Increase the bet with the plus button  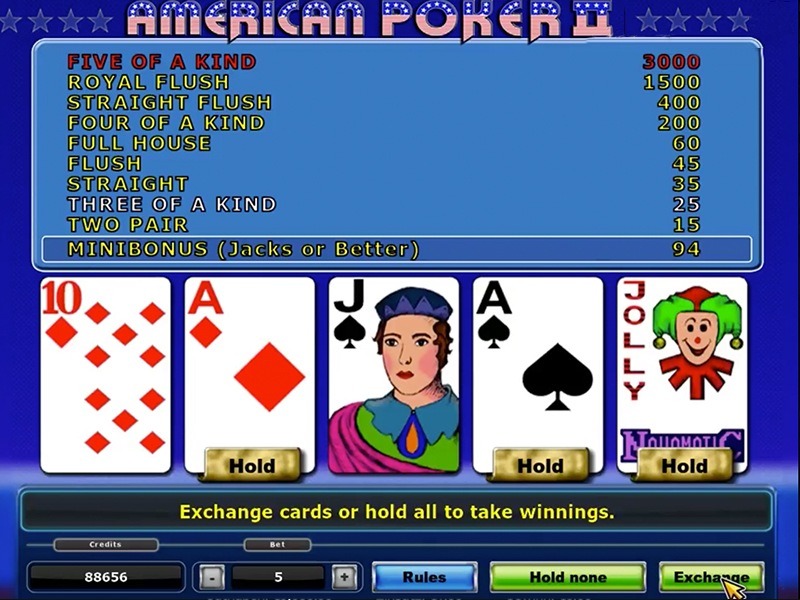343,577
